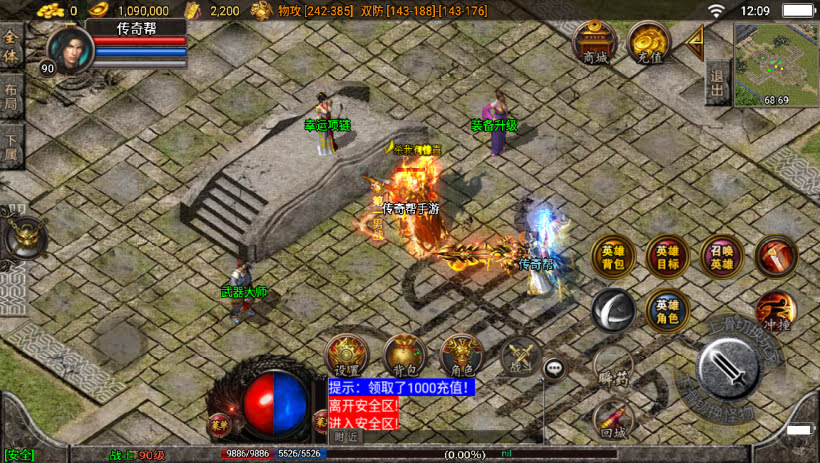Open 英雄背包 hero bag
820x463 pixels.
coord(613,257)
